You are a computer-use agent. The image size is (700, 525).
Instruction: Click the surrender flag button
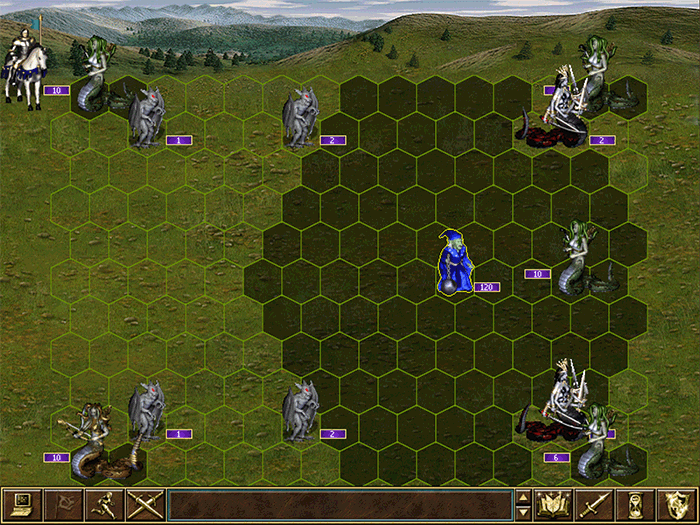[x=62, y=504]
